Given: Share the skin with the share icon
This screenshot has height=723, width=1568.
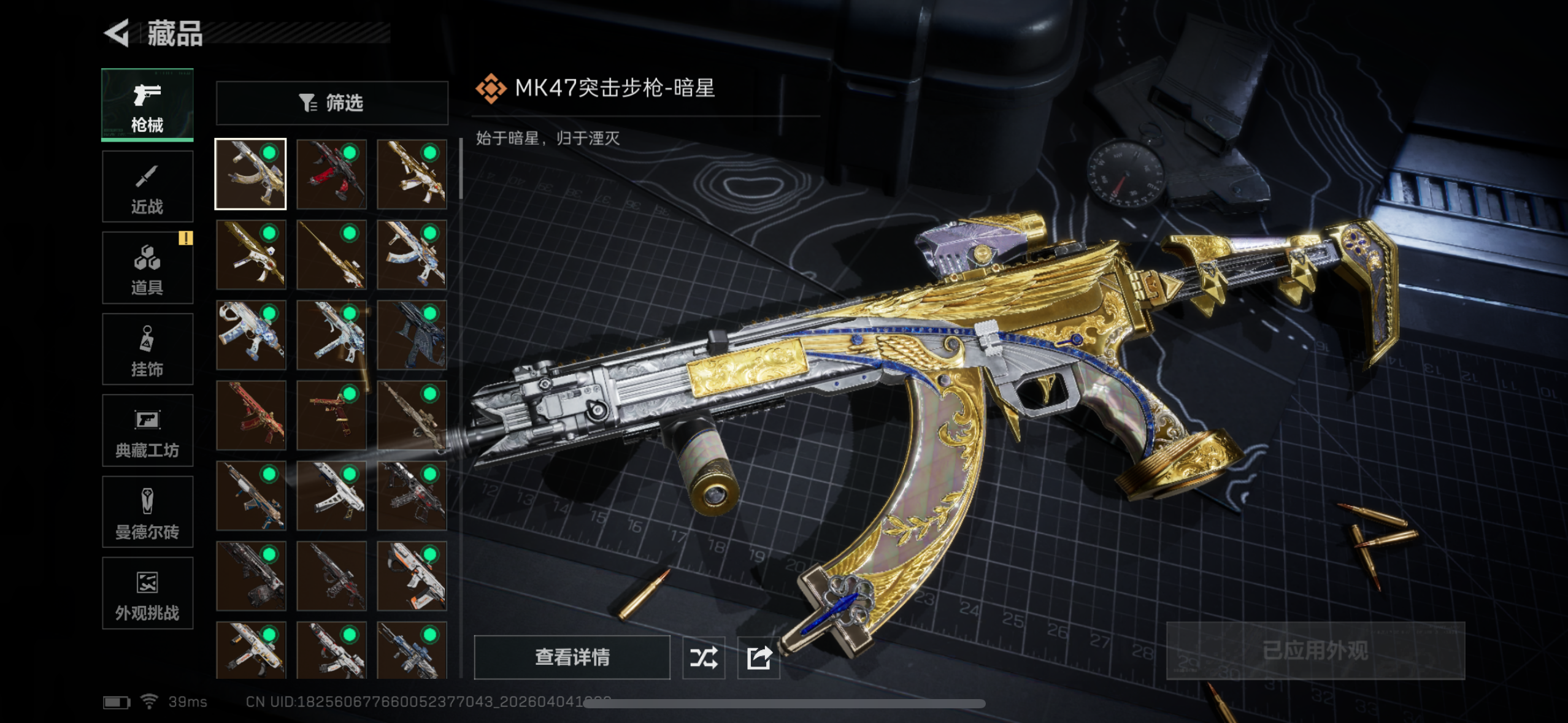Looking at the screenshot, I should pyautogui.click(x=759, y=658).
